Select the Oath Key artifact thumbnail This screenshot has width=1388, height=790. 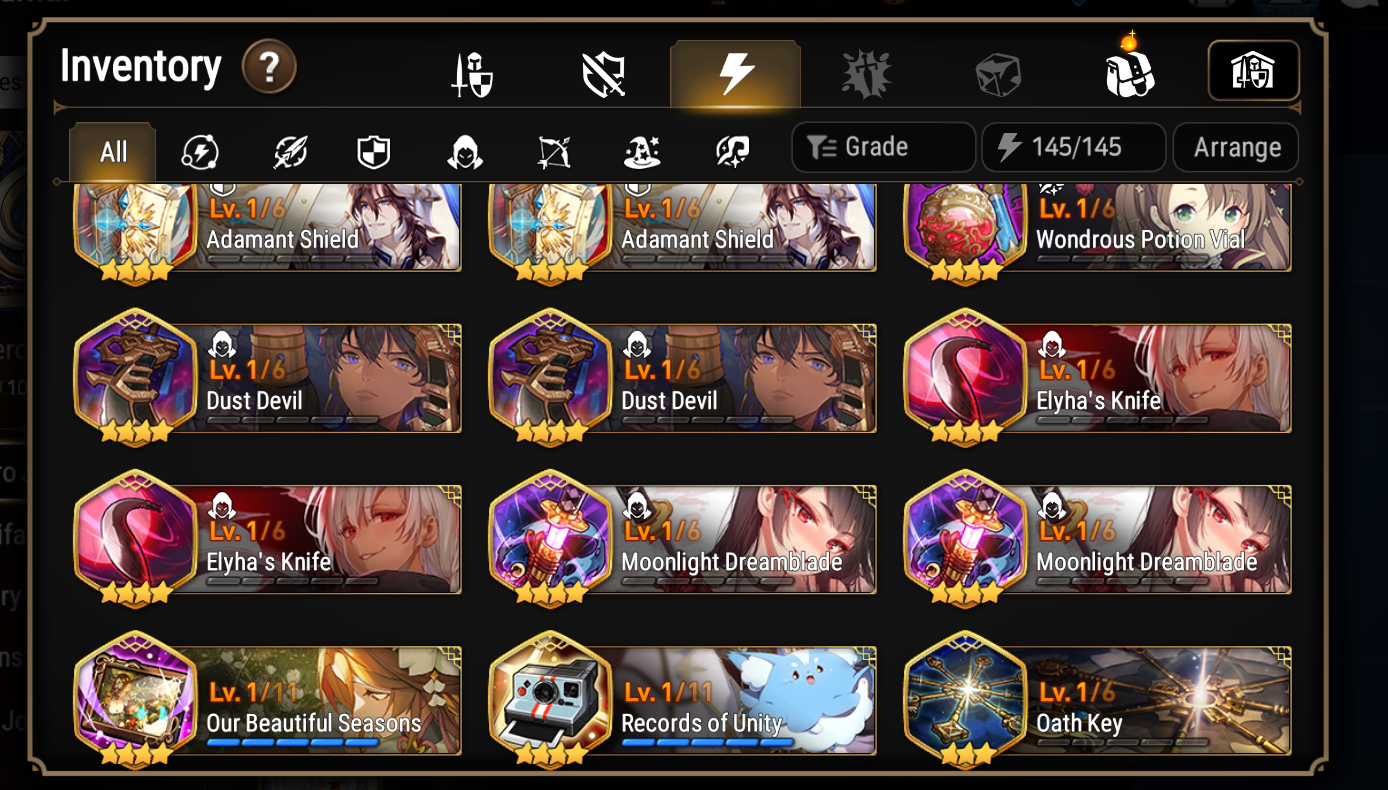click(964, 697)
